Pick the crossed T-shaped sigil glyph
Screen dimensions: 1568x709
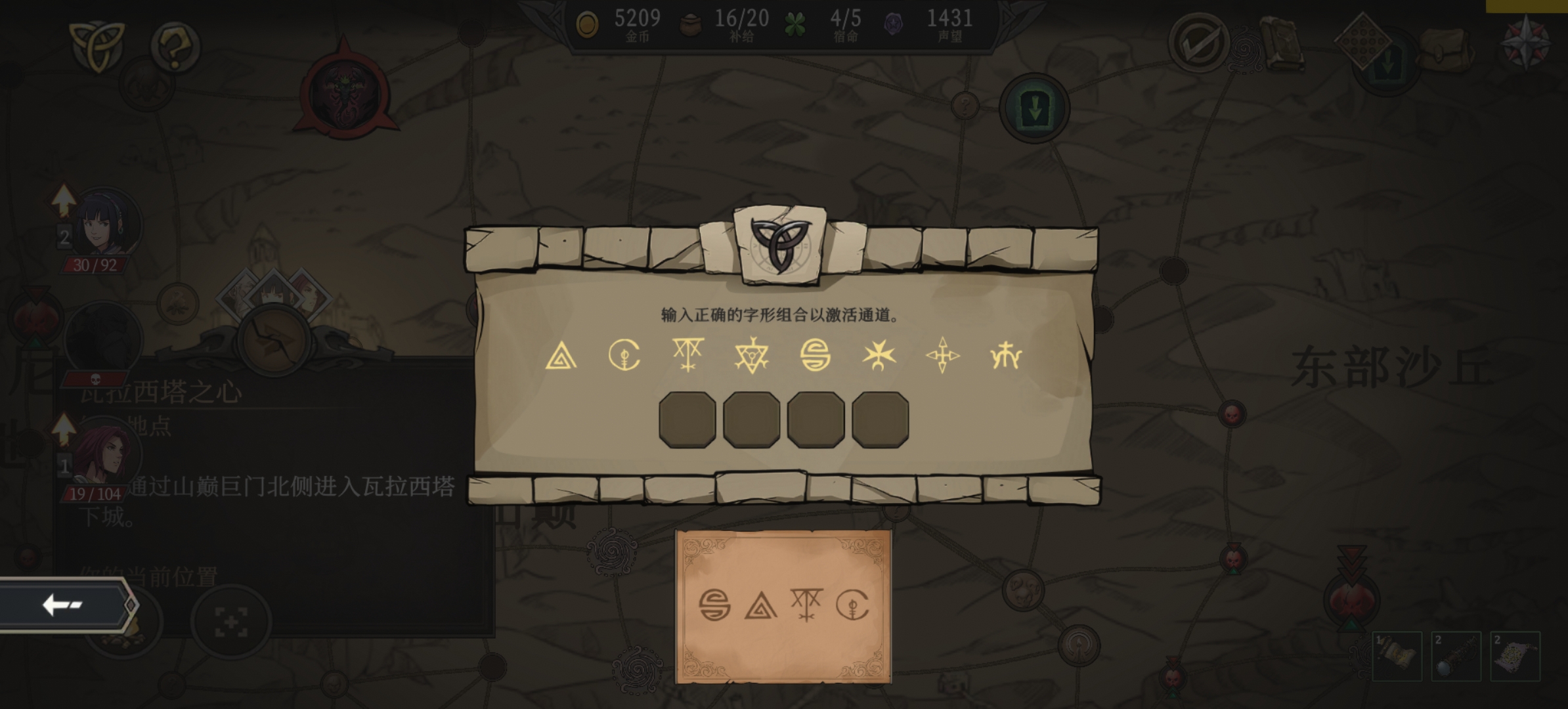click(687, 356)
